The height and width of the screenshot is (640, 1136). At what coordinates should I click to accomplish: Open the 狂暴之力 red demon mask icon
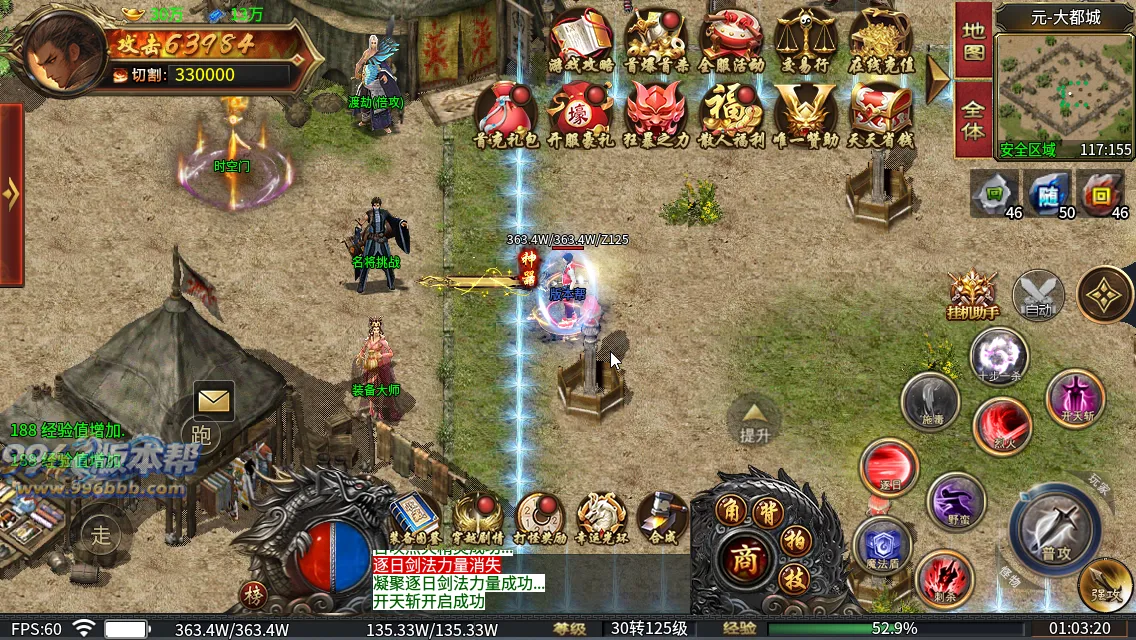pos(655,112)
